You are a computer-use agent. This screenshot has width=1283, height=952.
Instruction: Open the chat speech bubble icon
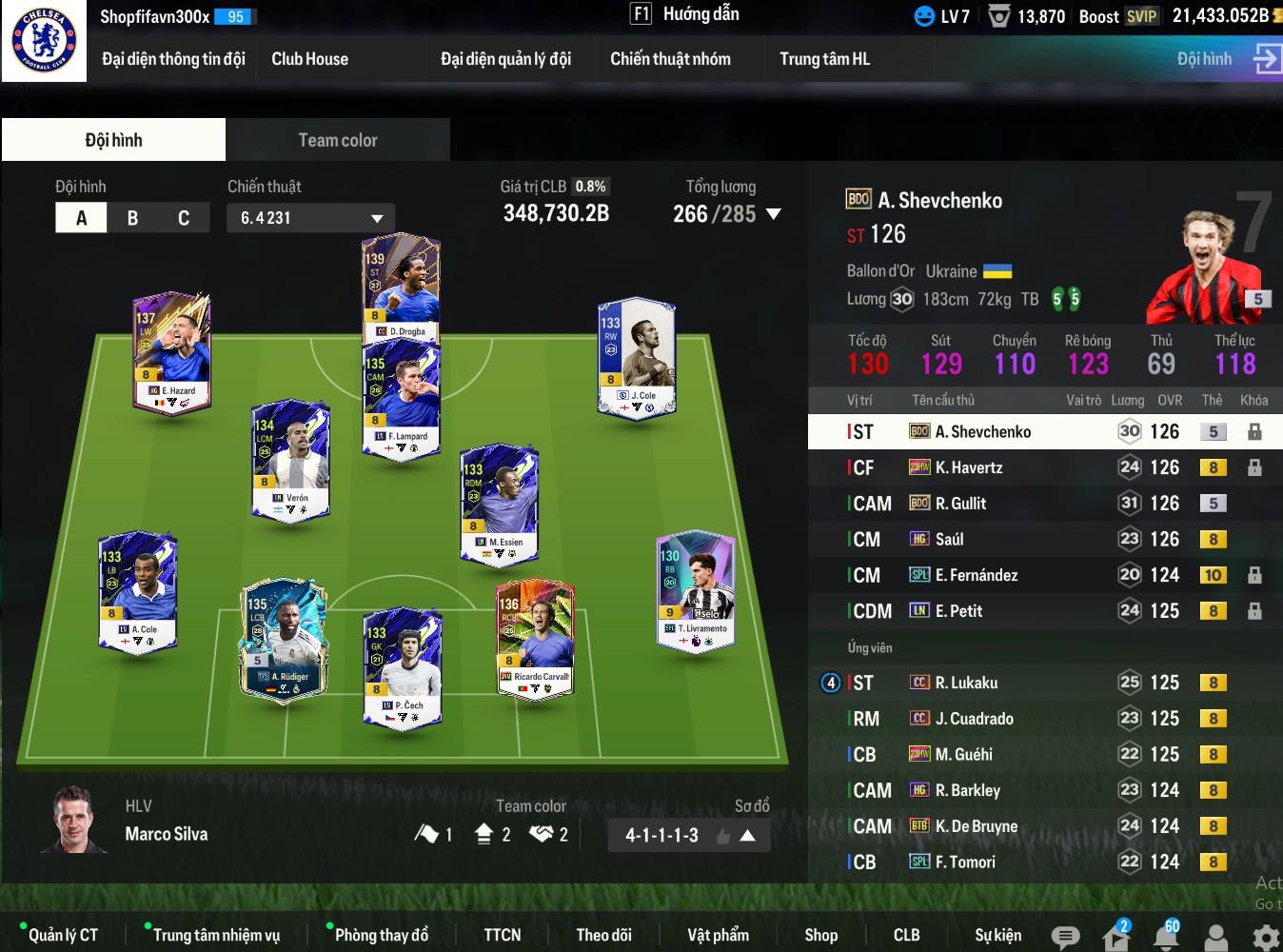(1065, 938)
